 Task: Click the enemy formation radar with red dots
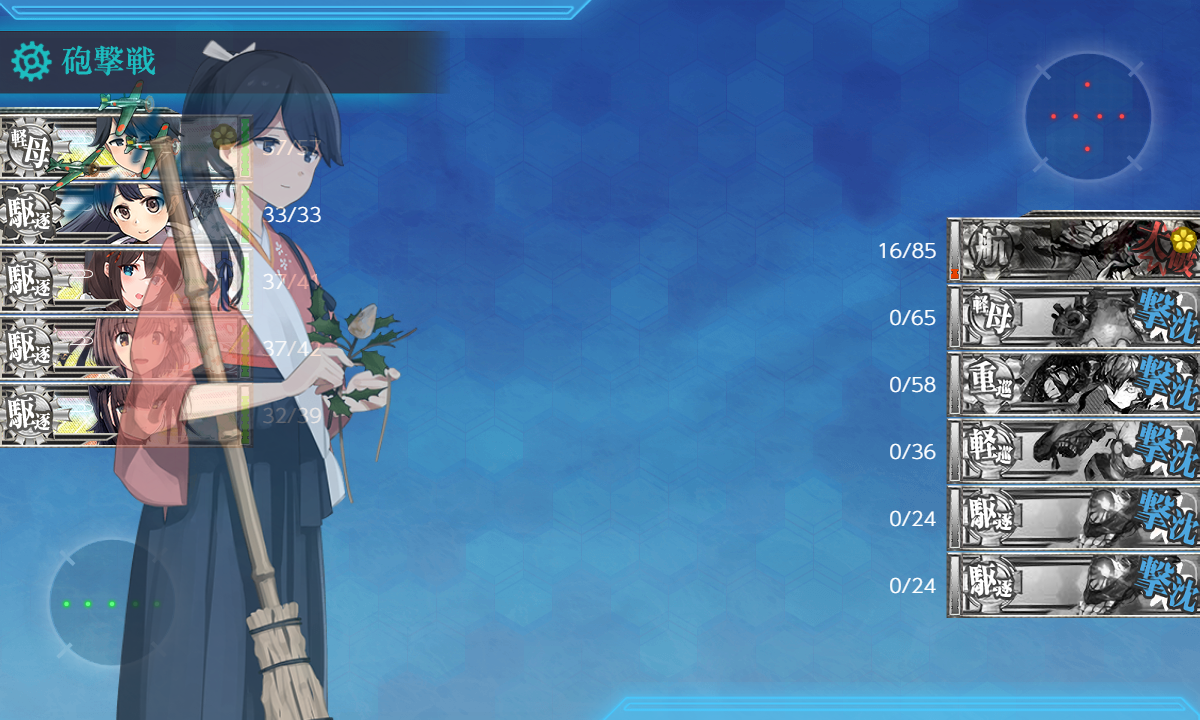1088,117
